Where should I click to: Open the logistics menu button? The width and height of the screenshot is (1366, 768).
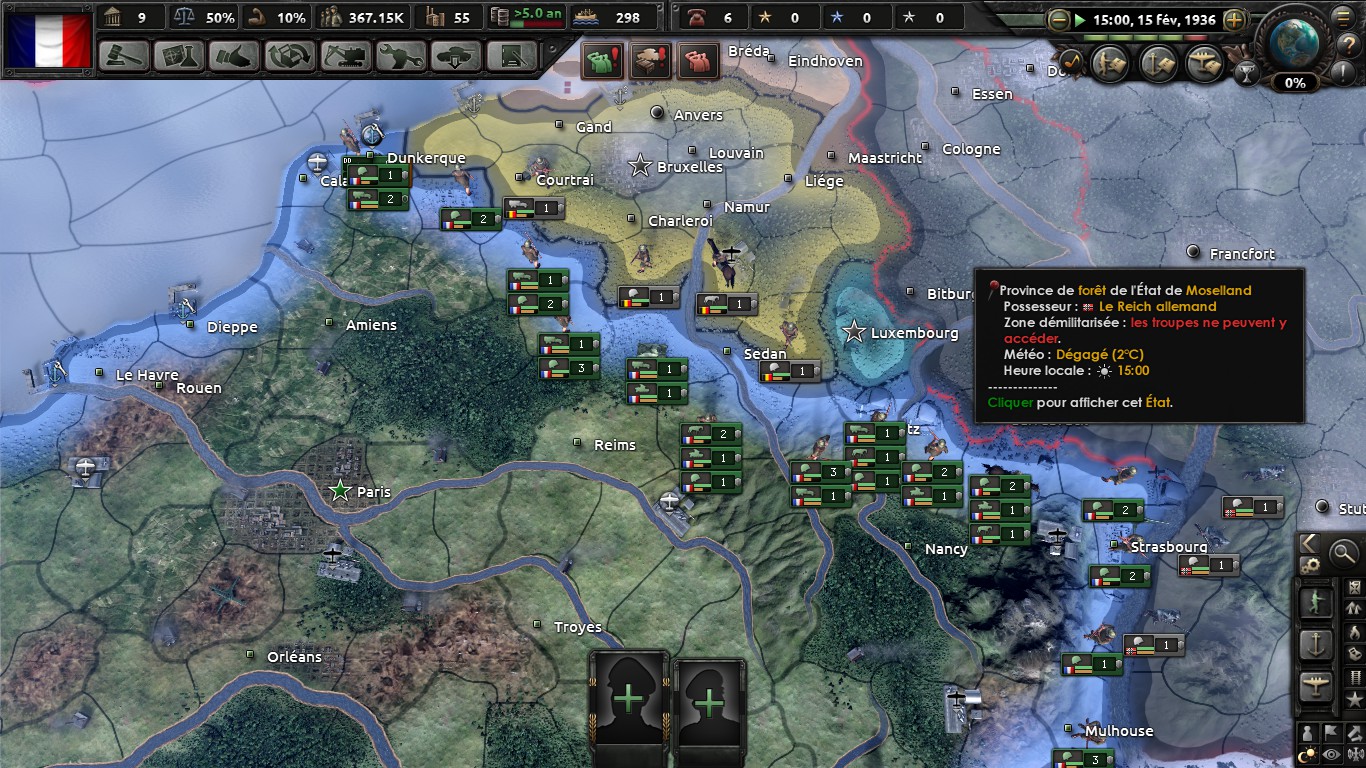512,55
